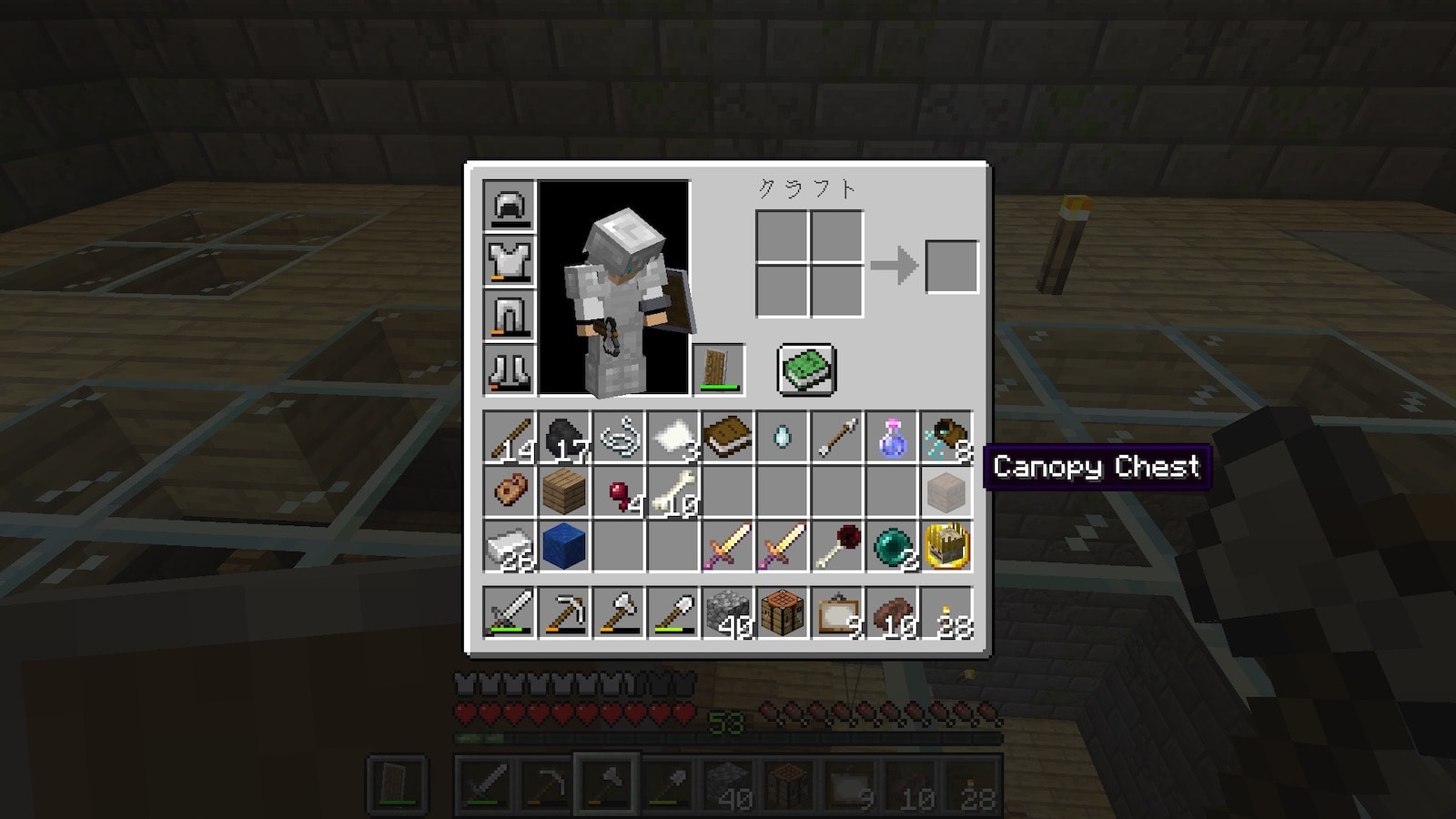Image resolution: width=1456 pixels, height=819 pixels.
Task: Select the blue lapis block
Action: [564, 547]
